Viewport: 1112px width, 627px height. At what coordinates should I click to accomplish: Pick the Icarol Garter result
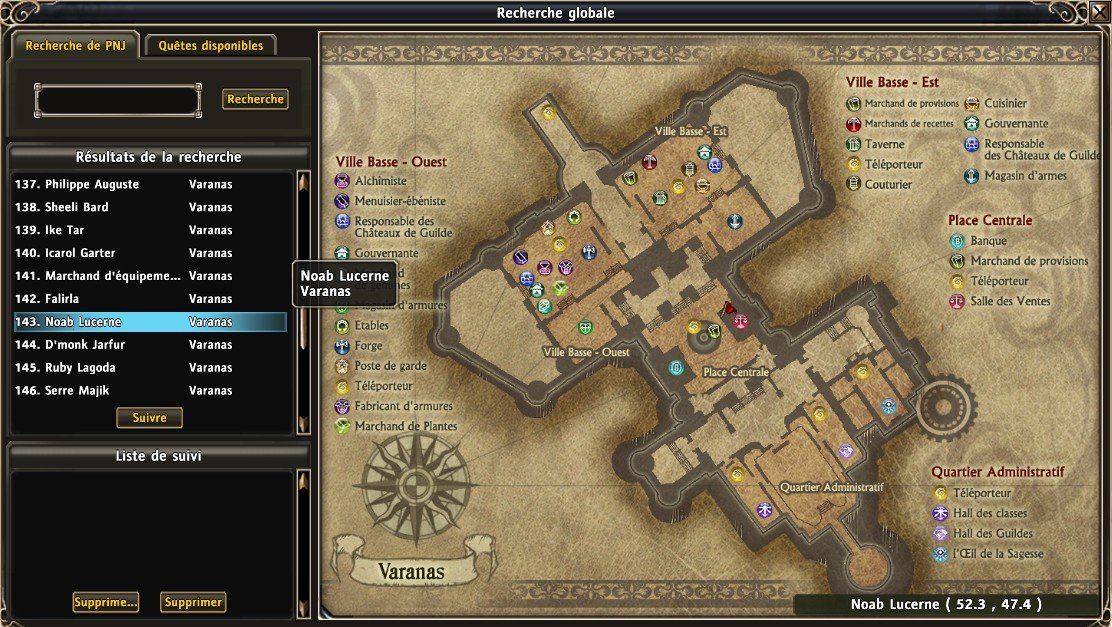tap(150, 253)
